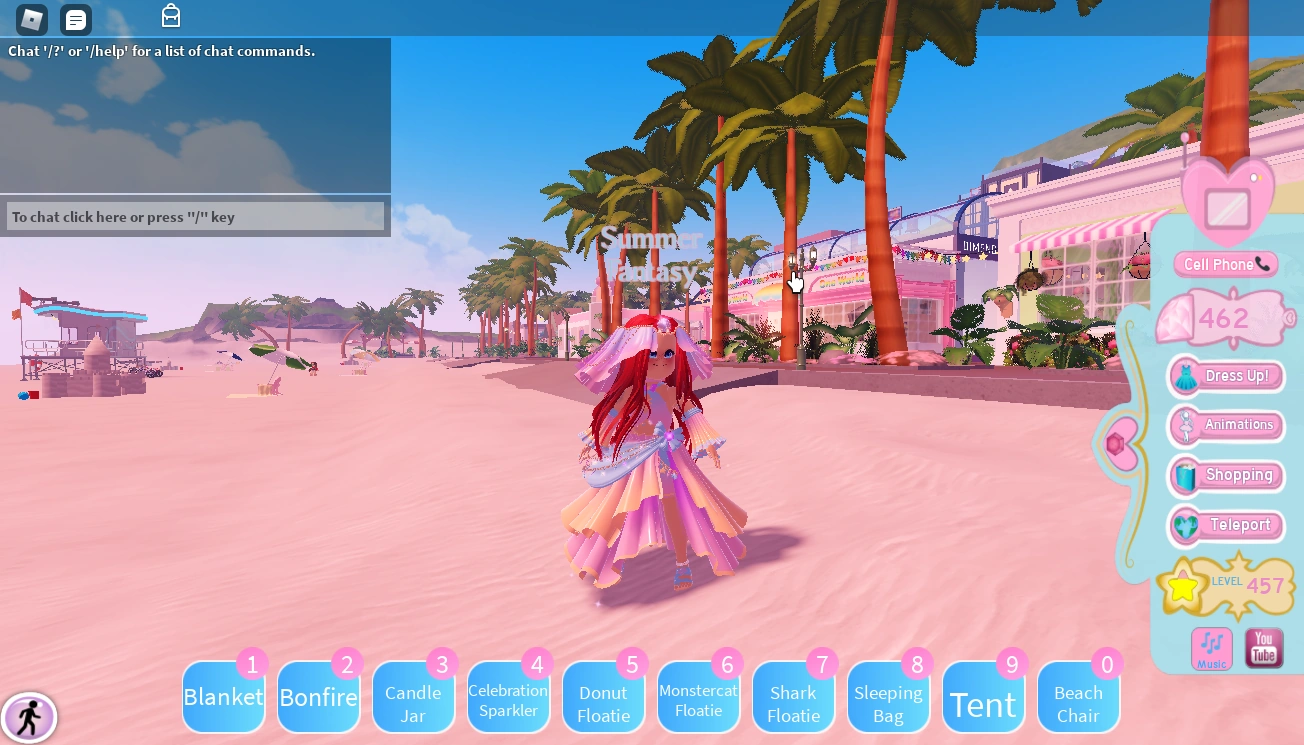Image resolution: width=1304 pixels, height=745 pixels.
Task: Open your backpack inventory
Action: 170,16
